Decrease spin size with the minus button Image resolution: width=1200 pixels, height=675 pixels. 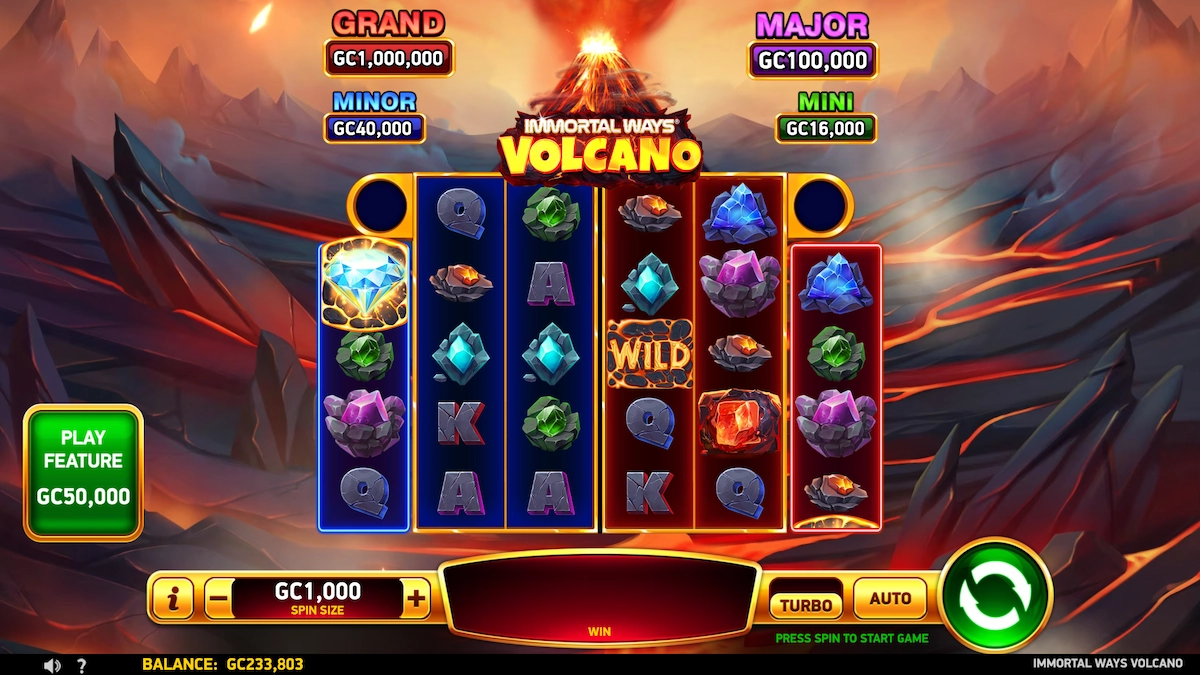218,599
